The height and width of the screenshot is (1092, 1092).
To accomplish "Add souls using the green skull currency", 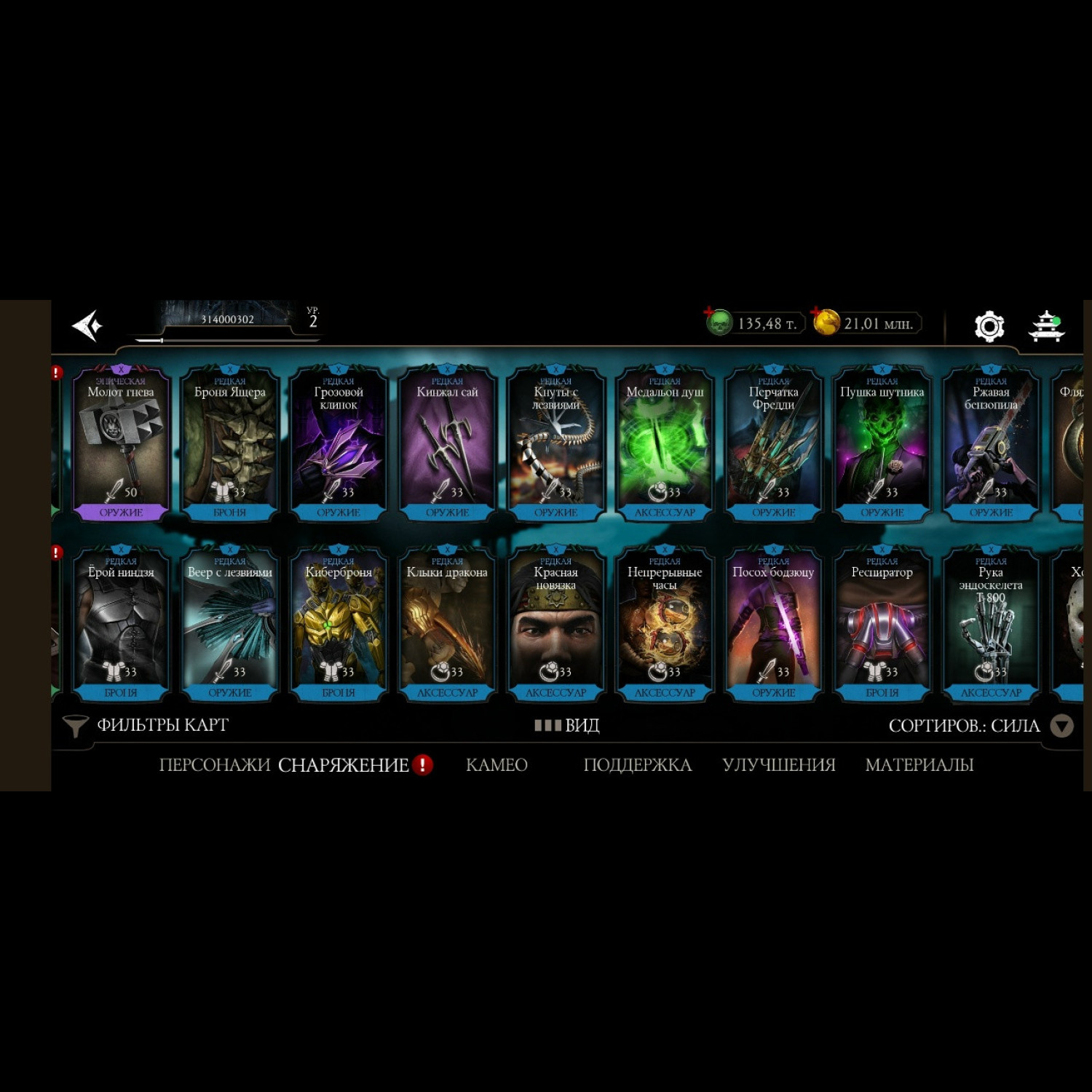I will click(x=718, y=323).
